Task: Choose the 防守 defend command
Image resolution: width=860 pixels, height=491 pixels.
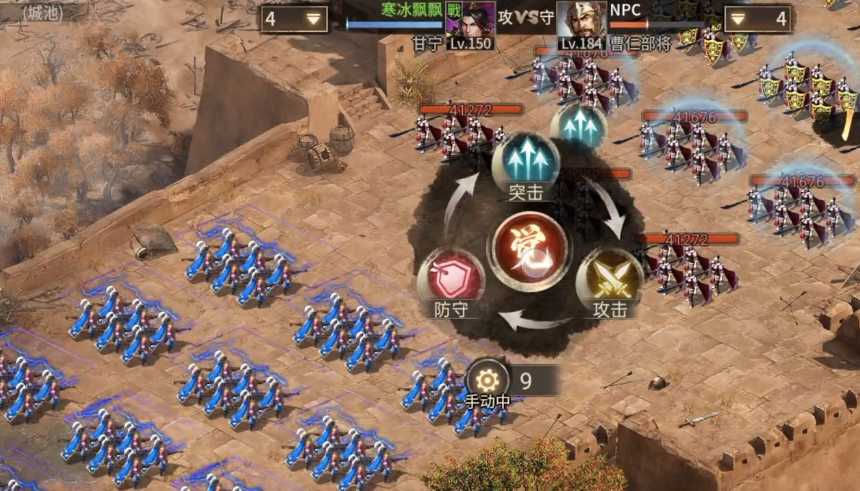Action: point(451,279)
